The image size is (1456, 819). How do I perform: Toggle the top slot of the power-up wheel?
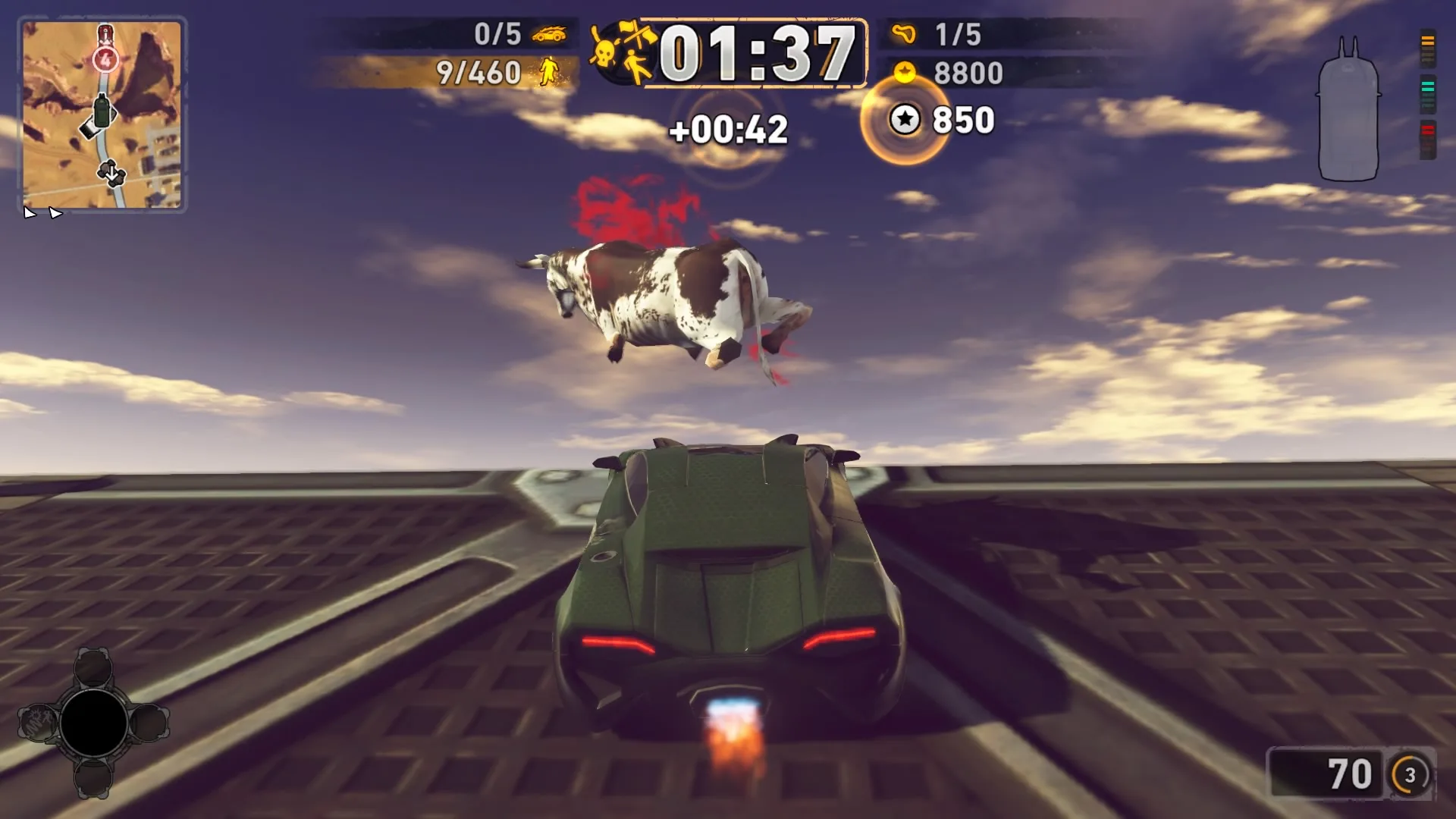[93, 667]
